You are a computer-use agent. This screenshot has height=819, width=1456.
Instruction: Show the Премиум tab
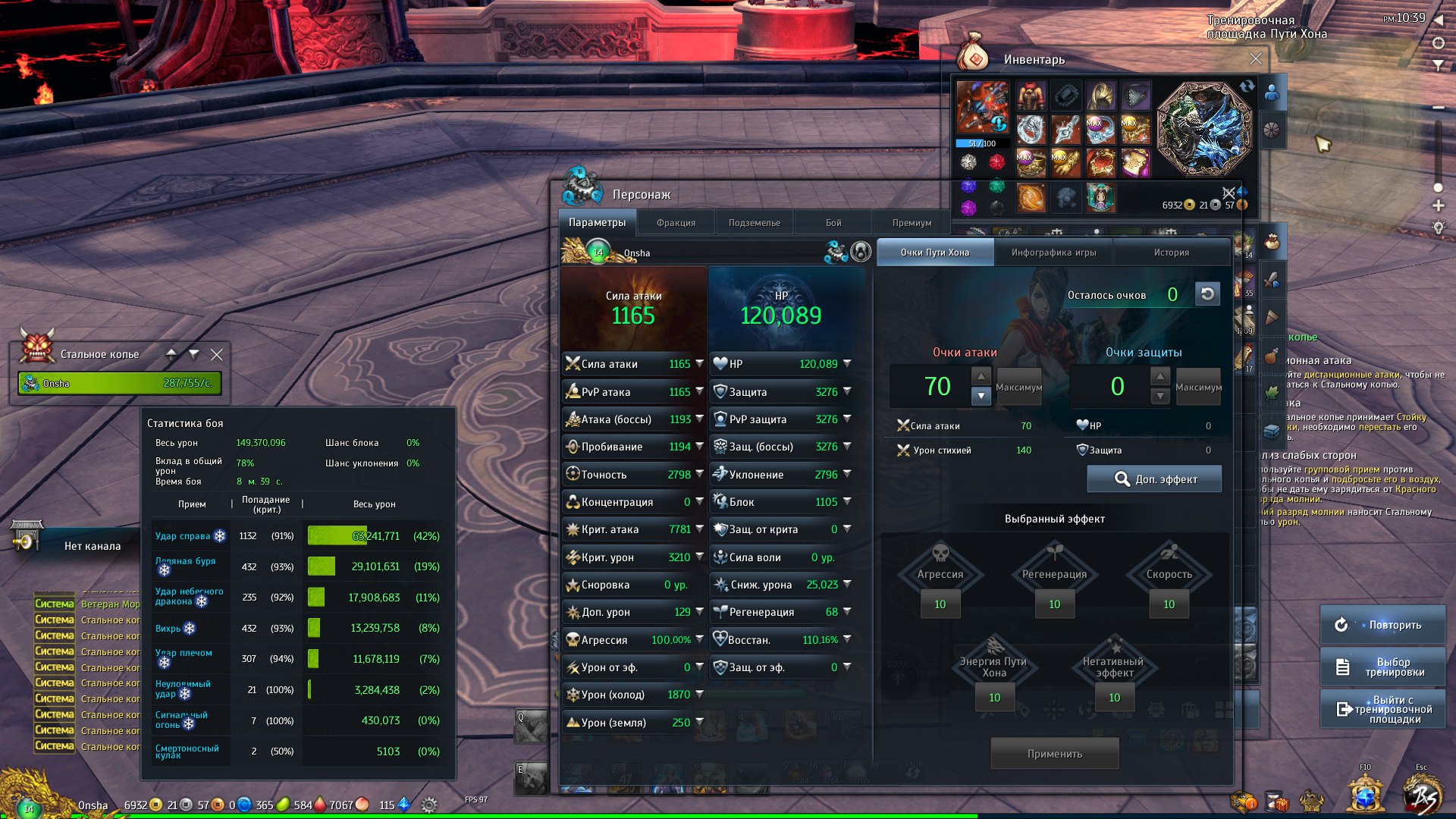click(912, 223)
